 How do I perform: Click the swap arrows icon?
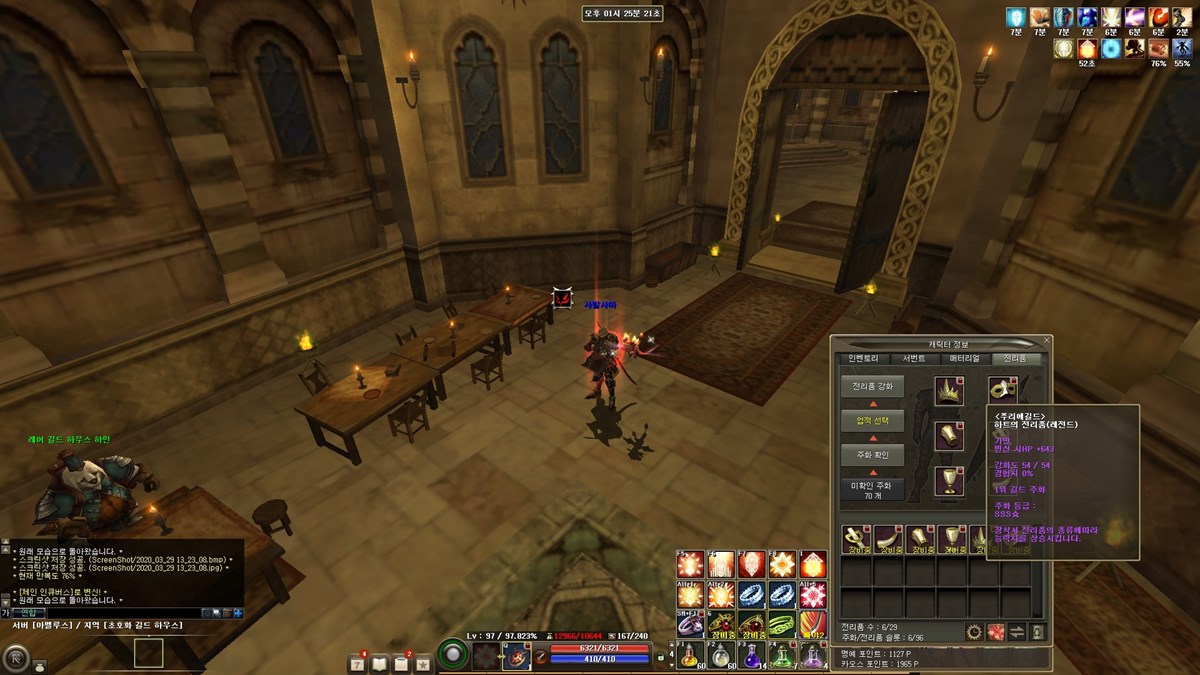point(1017,631)
